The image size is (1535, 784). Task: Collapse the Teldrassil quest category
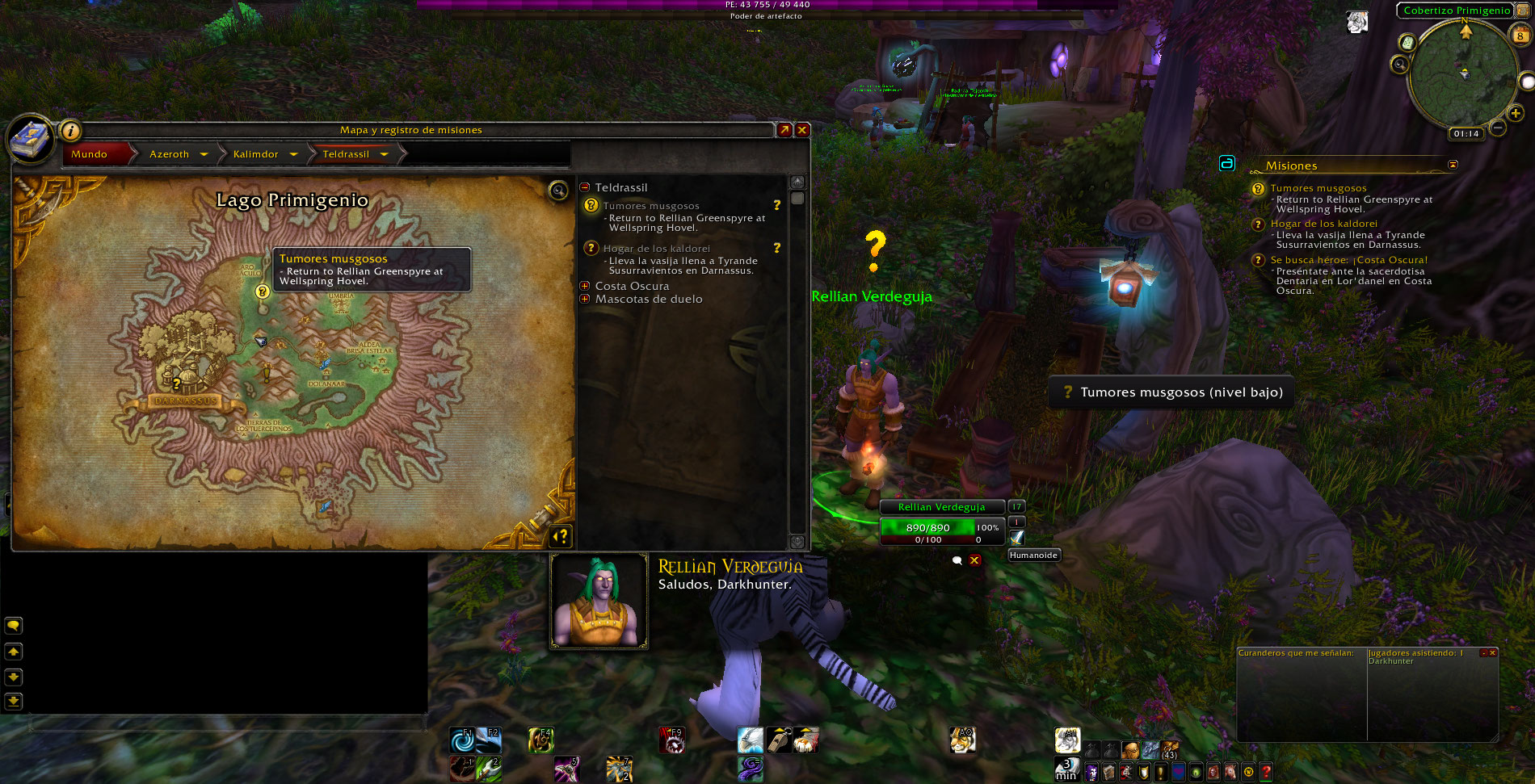(x=585, y=187)
